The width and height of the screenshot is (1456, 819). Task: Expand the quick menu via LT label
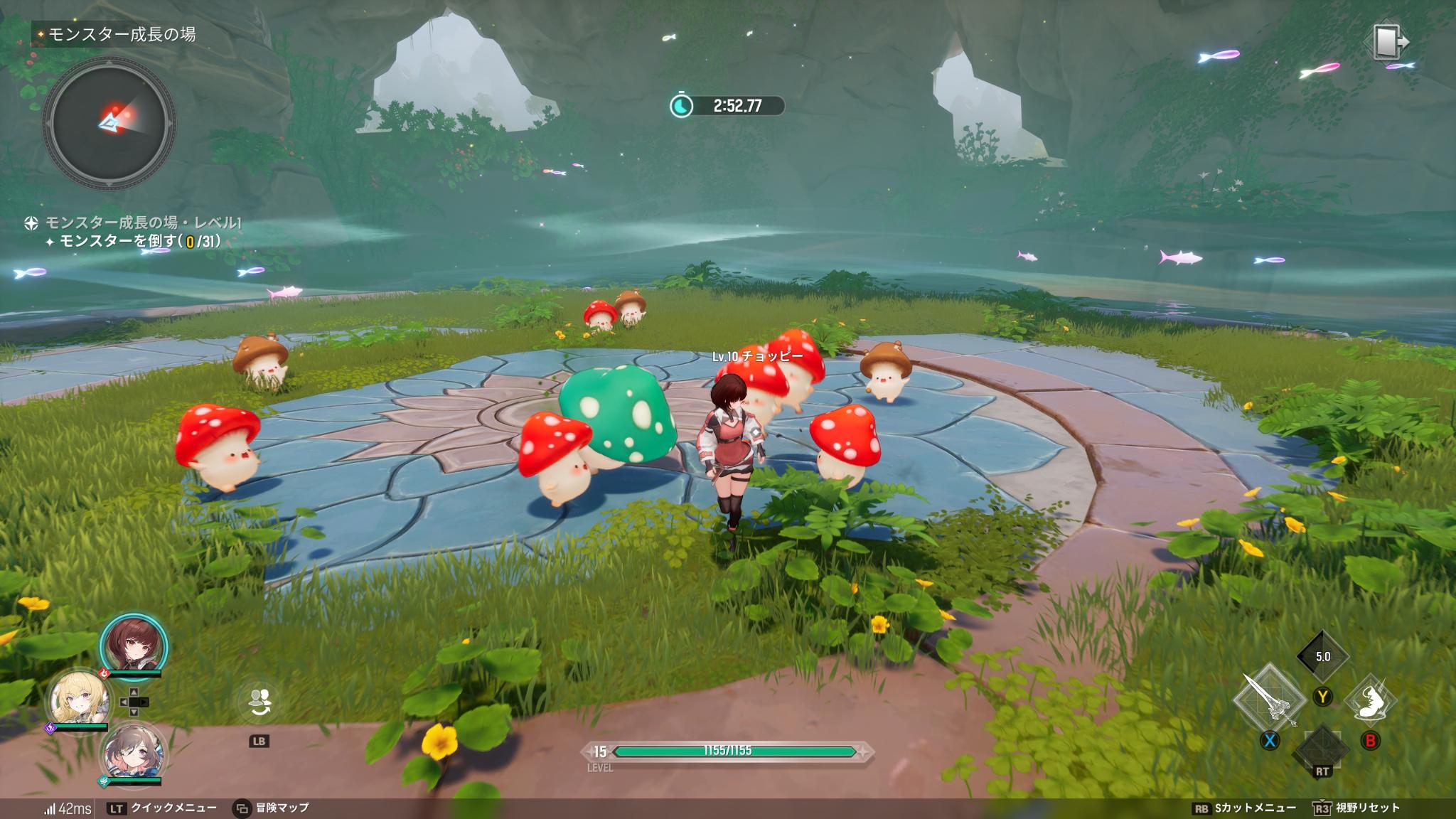117,808
